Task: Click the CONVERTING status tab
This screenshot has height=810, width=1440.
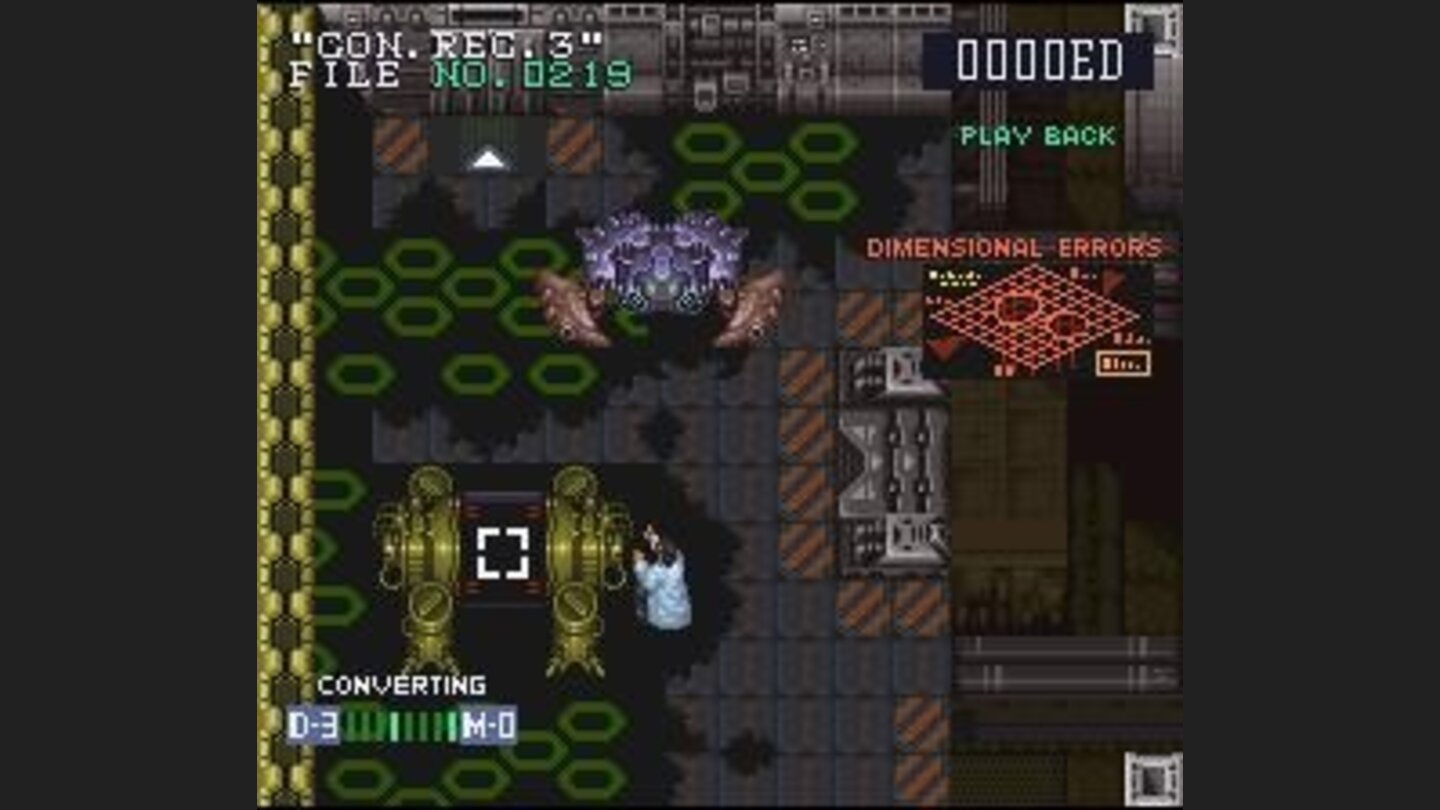Action: coord(400,685)
